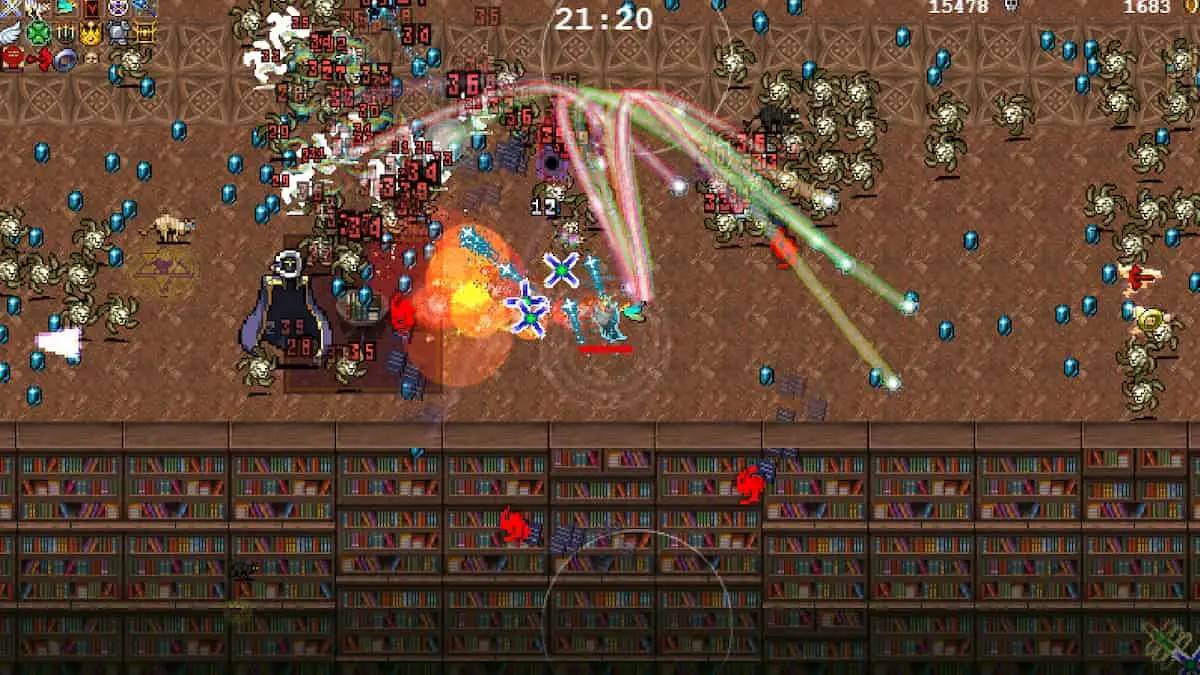Click the white Wings passive item icon

[11, 33]
